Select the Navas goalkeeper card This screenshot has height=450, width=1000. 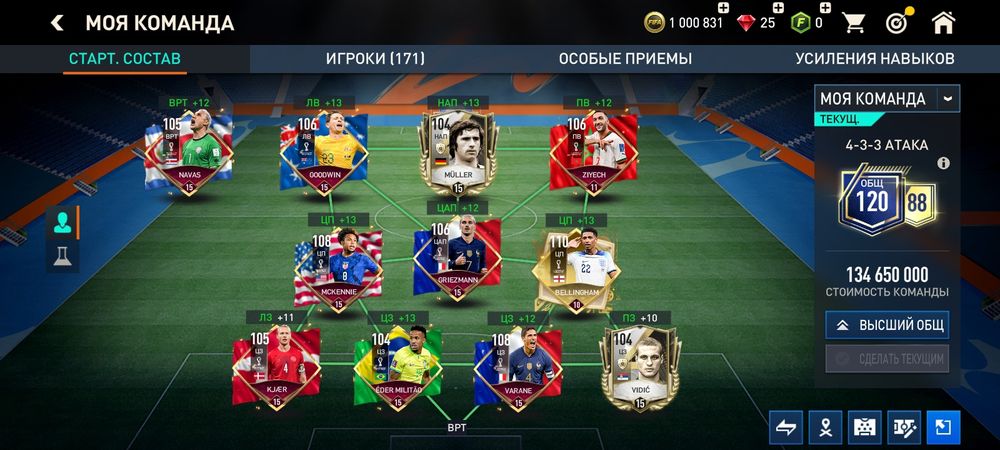(x=190, y=152)
